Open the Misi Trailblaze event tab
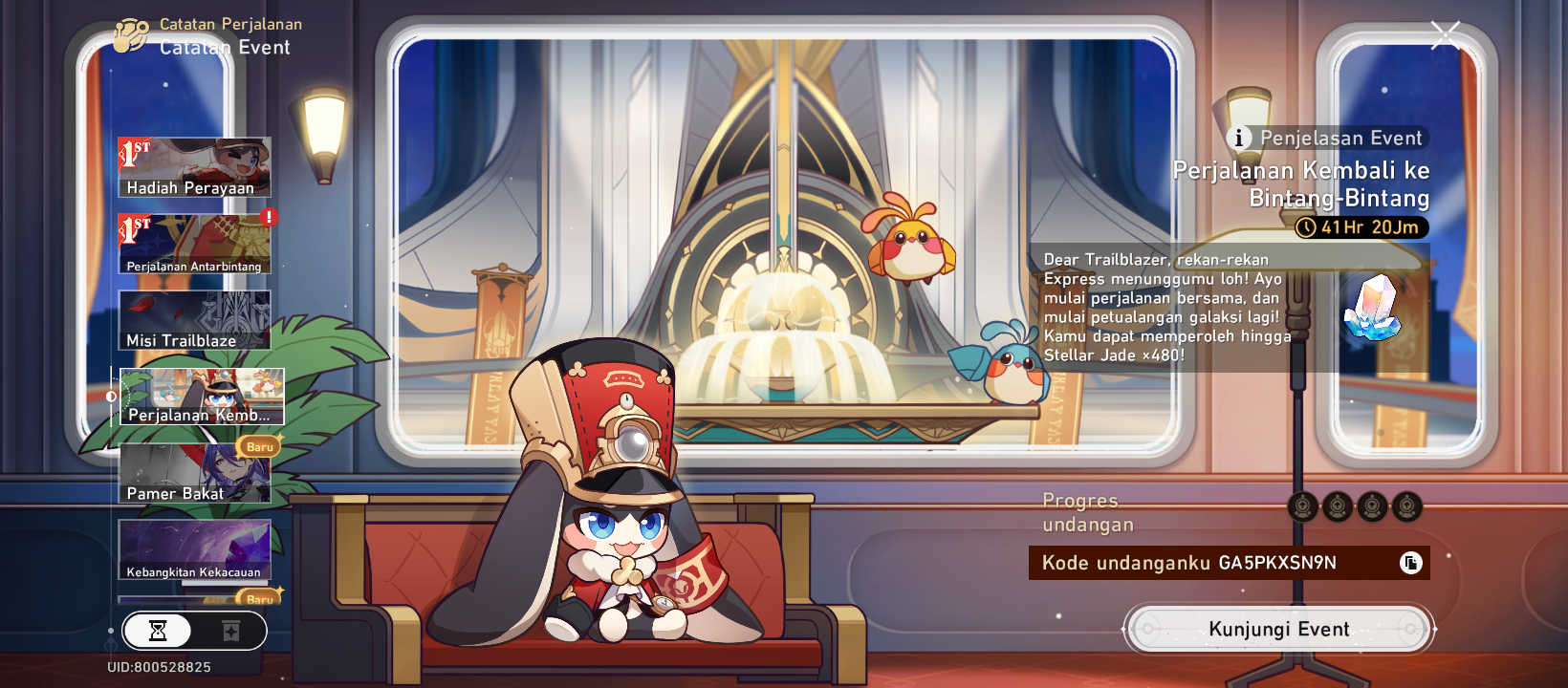The image size is (1568, 688). [x=194, y=320]
